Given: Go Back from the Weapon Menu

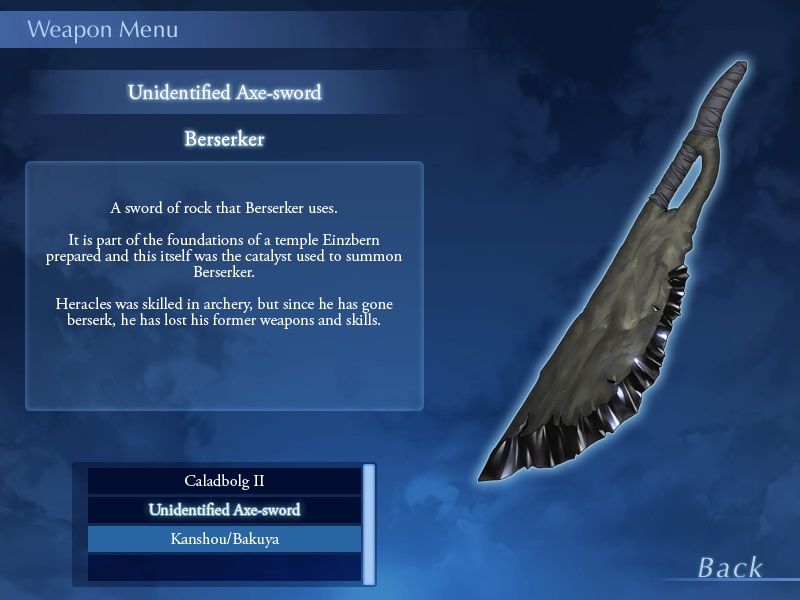Looking at the screenshot, I should click(730, 568).
